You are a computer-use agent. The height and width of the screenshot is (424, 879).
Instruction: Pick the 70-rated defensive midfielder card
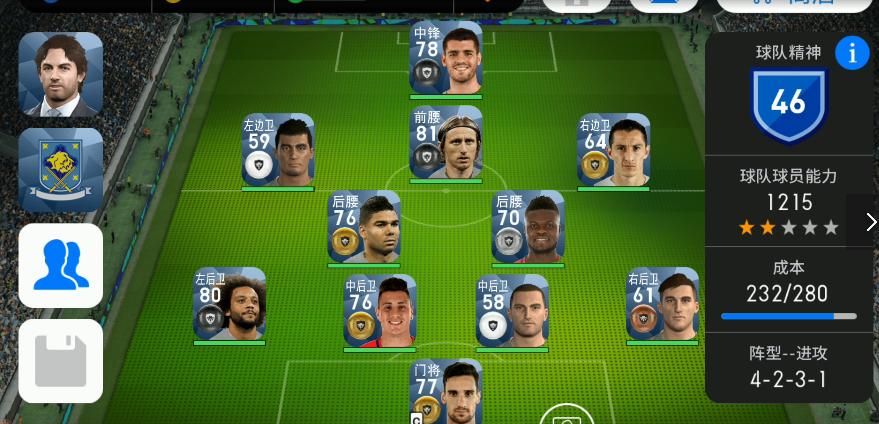(528, 226)
